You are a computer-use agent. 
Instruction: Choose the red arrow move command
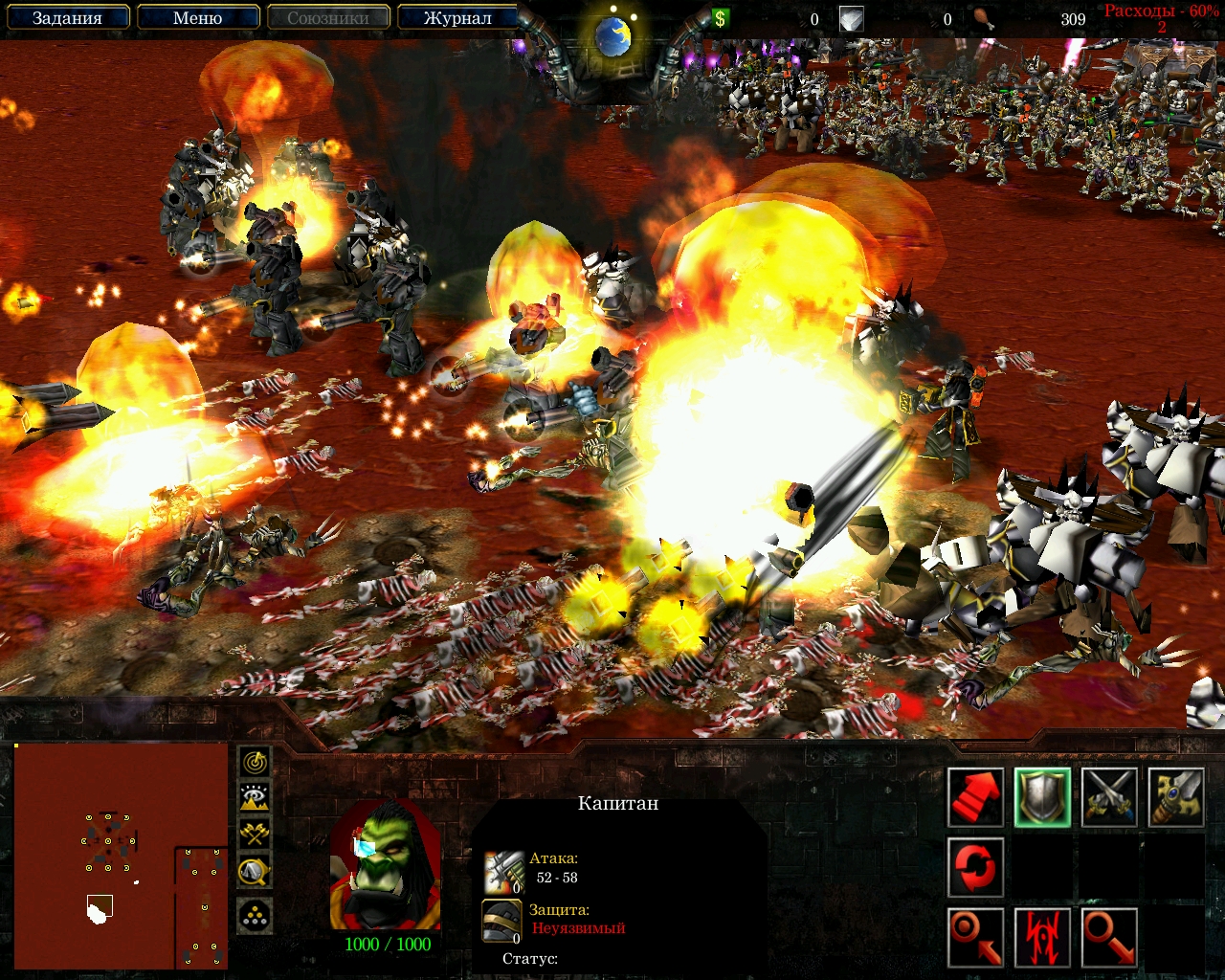975,797
